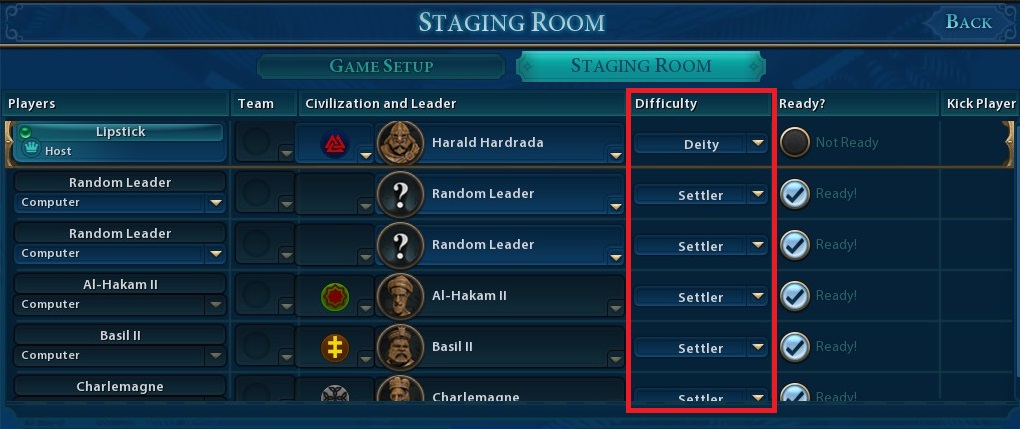This screenshot has width=1020, height=429.
Task: Toggle the host's Not Ready button
Action: pos(795,142)
